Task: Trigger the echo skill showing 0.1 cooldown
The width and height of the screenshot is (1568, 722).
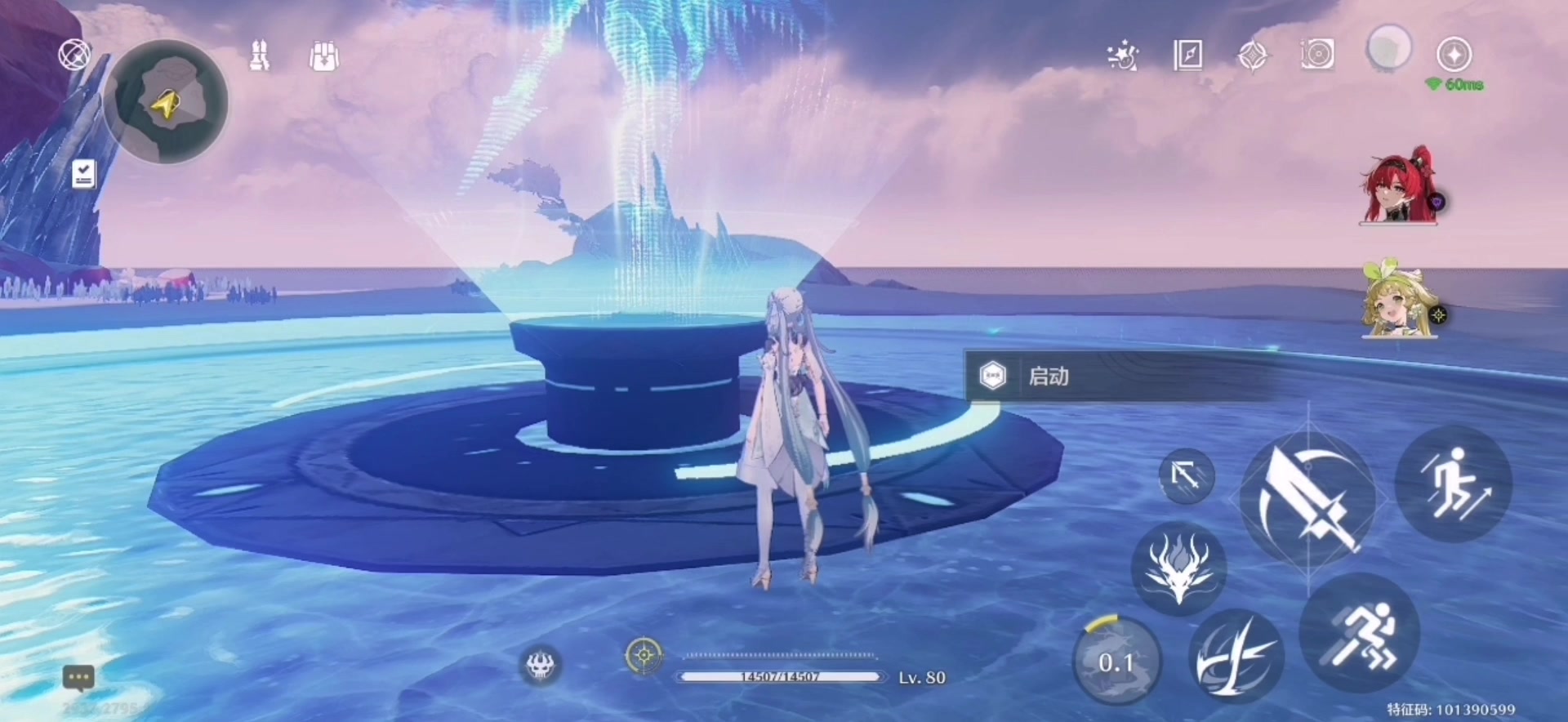Action: (1116, 662)
